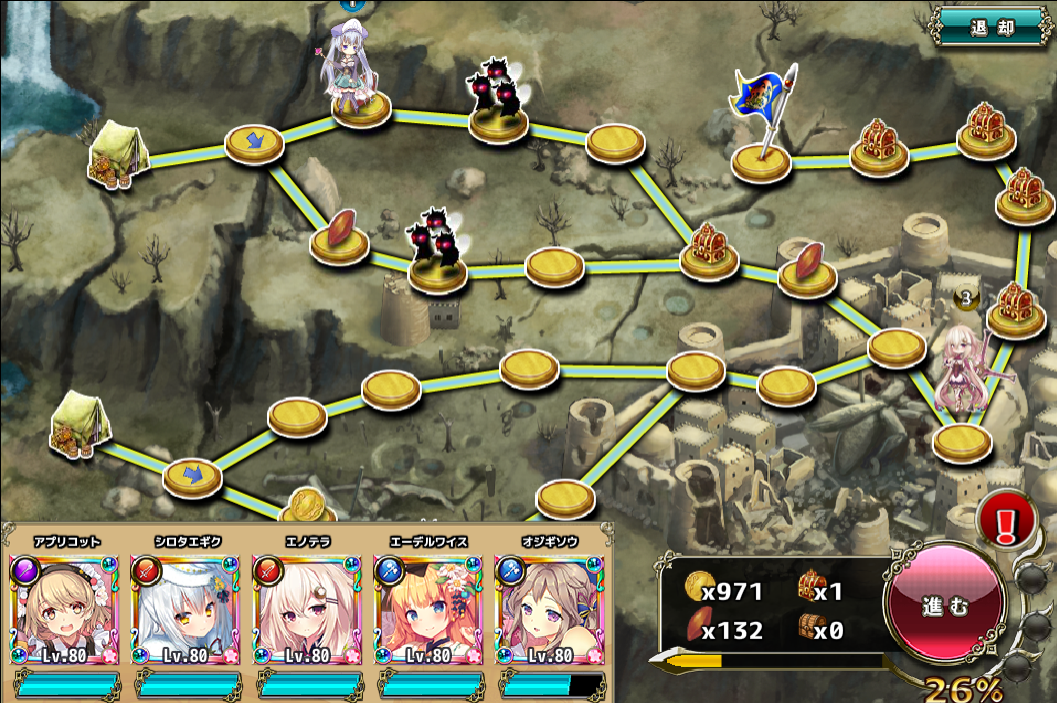1057x703 pixels.
Task: Tap the red 進む advance button
Action: tap(944, 606)
